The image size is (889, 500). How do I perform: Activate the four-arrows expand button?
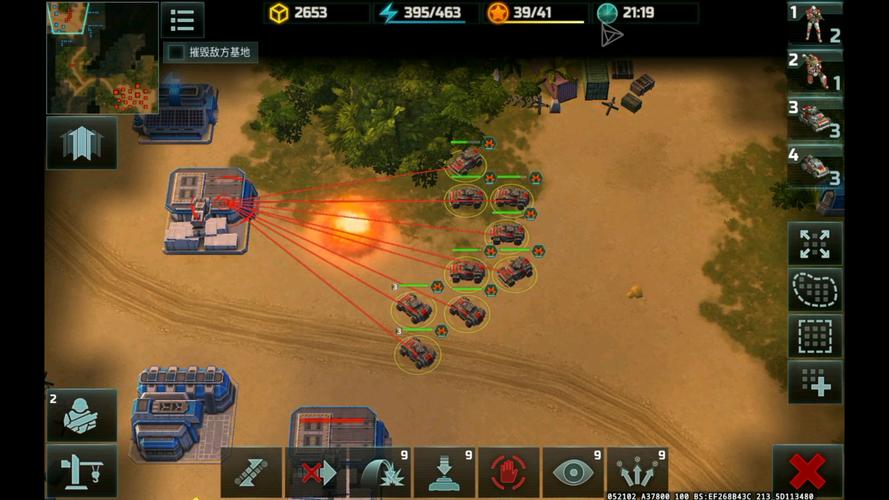815,243
